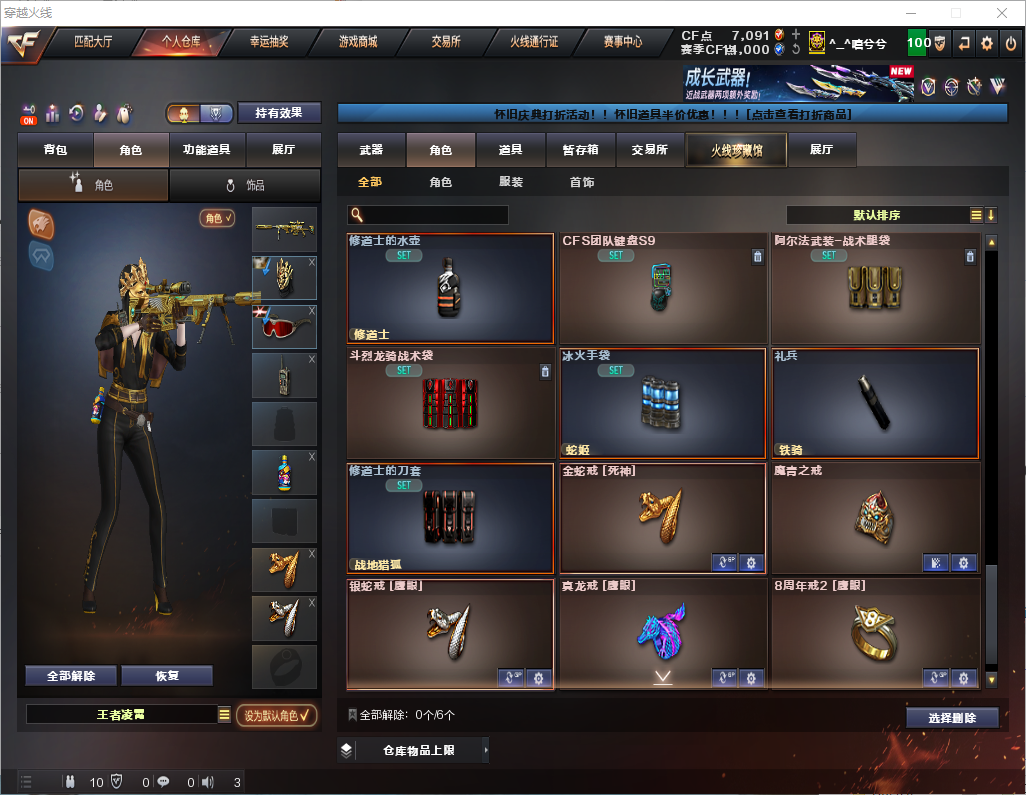Open the 游戏商城 game shop

(358, 42)
